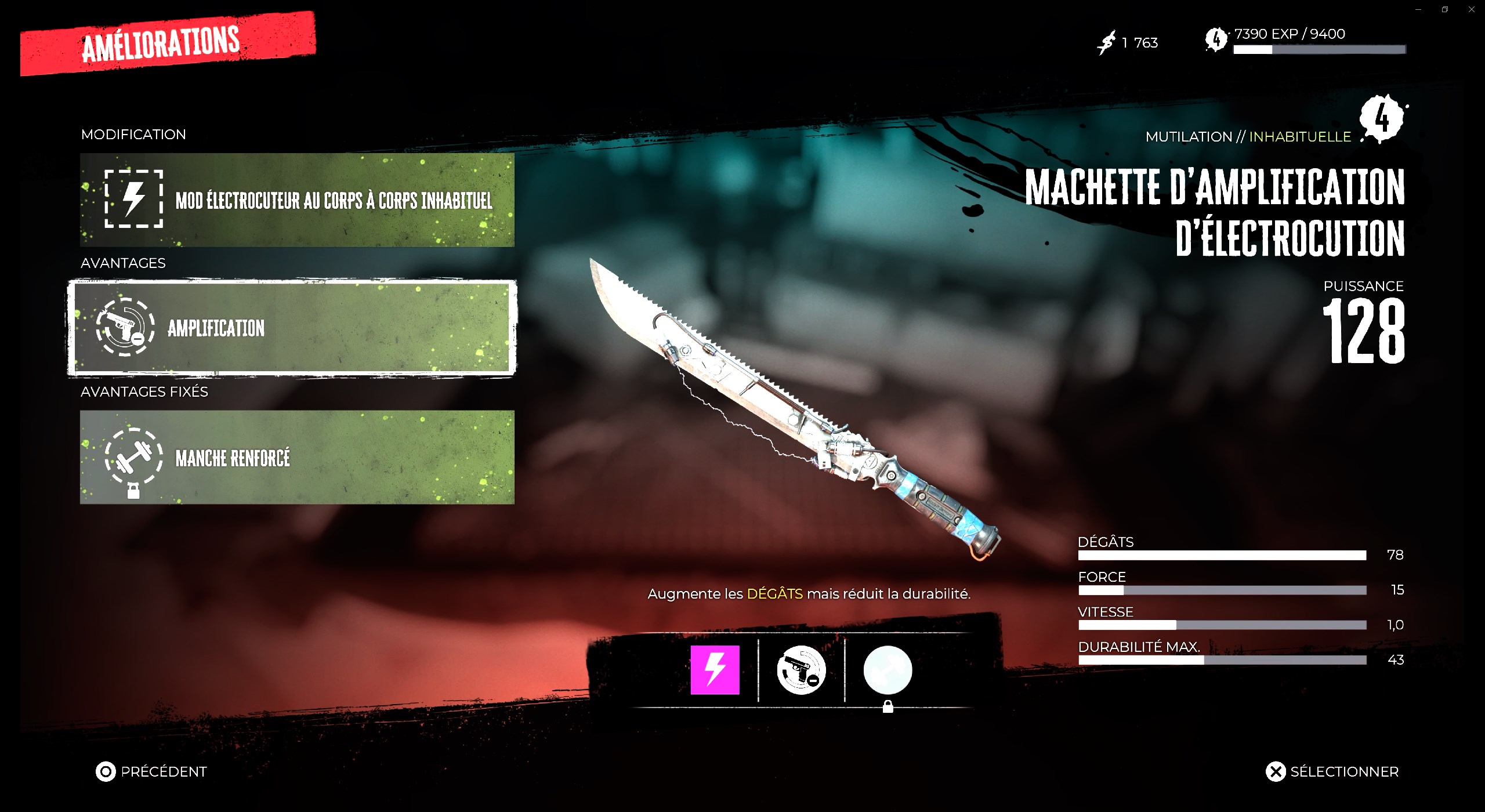Click the Précédent button
Screen dimensions: 1485x812
152,771
